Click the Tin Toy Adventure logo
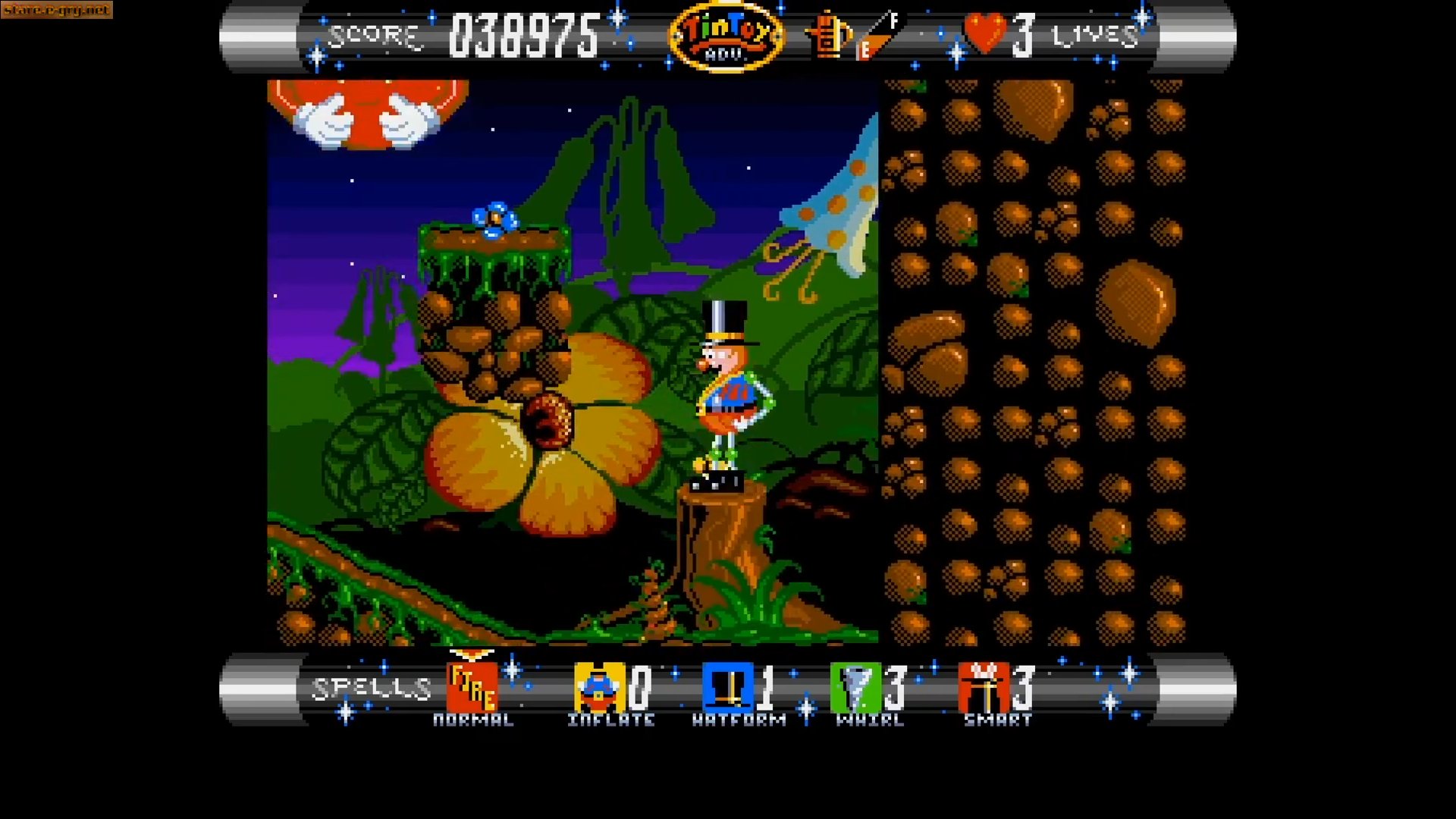This screenshot has height=819, width=1456. pyautogui.click(x=726, y=36)
